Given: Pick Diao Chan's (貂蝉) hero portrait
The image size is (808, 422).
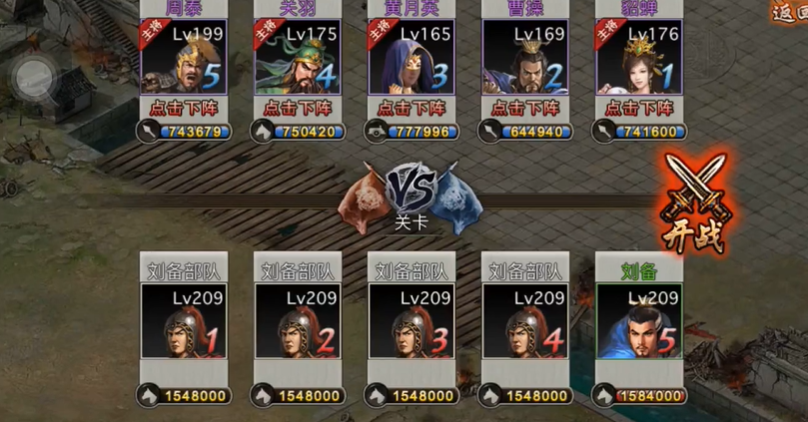Looking at the screenshot, I should (x=639, y=58).
